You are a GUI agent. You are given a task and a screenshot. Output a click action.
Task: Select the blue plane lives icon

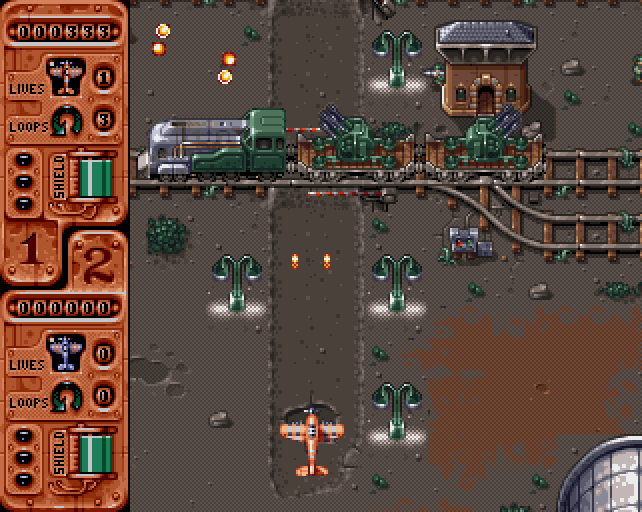point(65,351)
